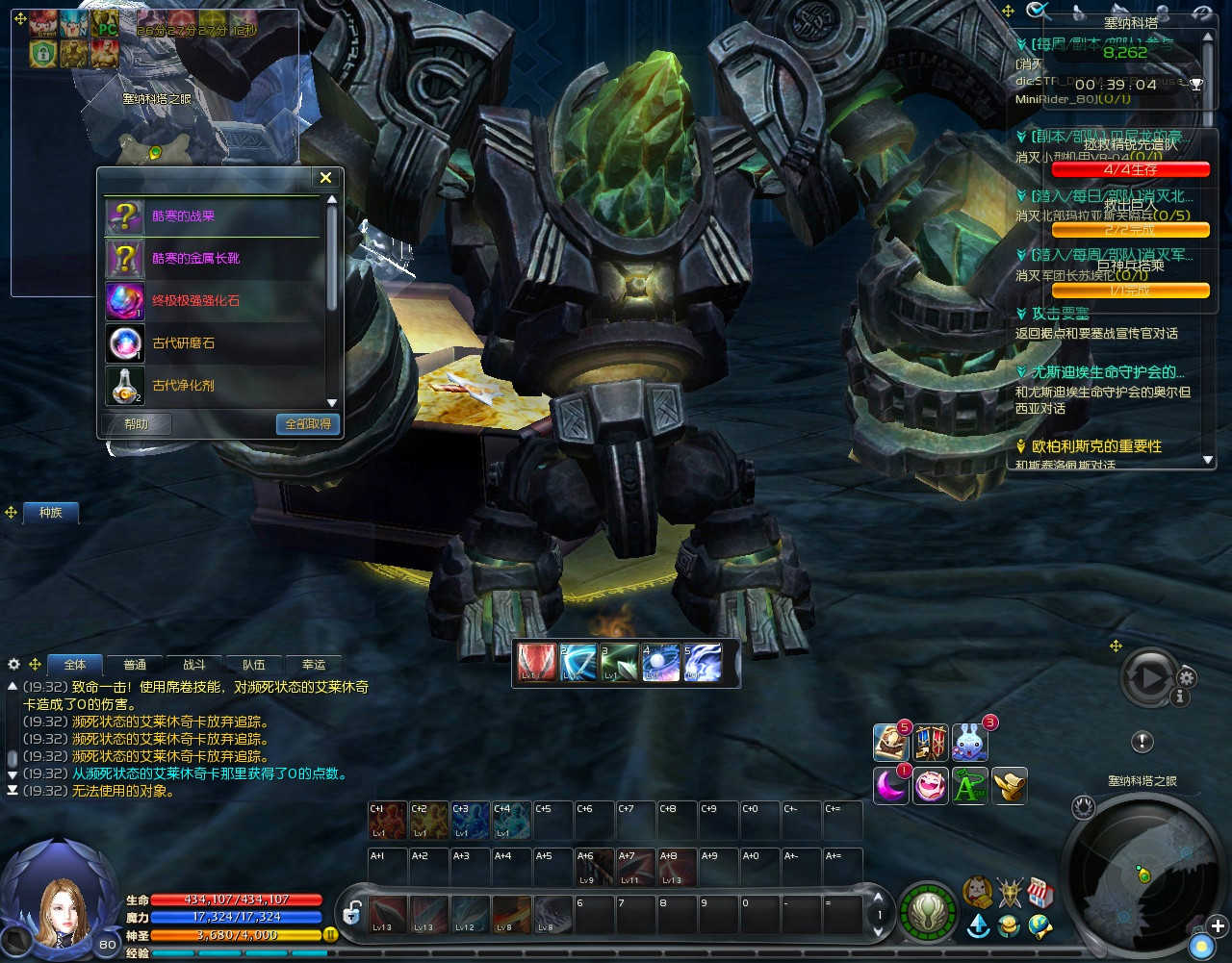This screenshot has width=1232, height=963.
Task: Zoom in the minimap with plus button
Action: 1218,926
